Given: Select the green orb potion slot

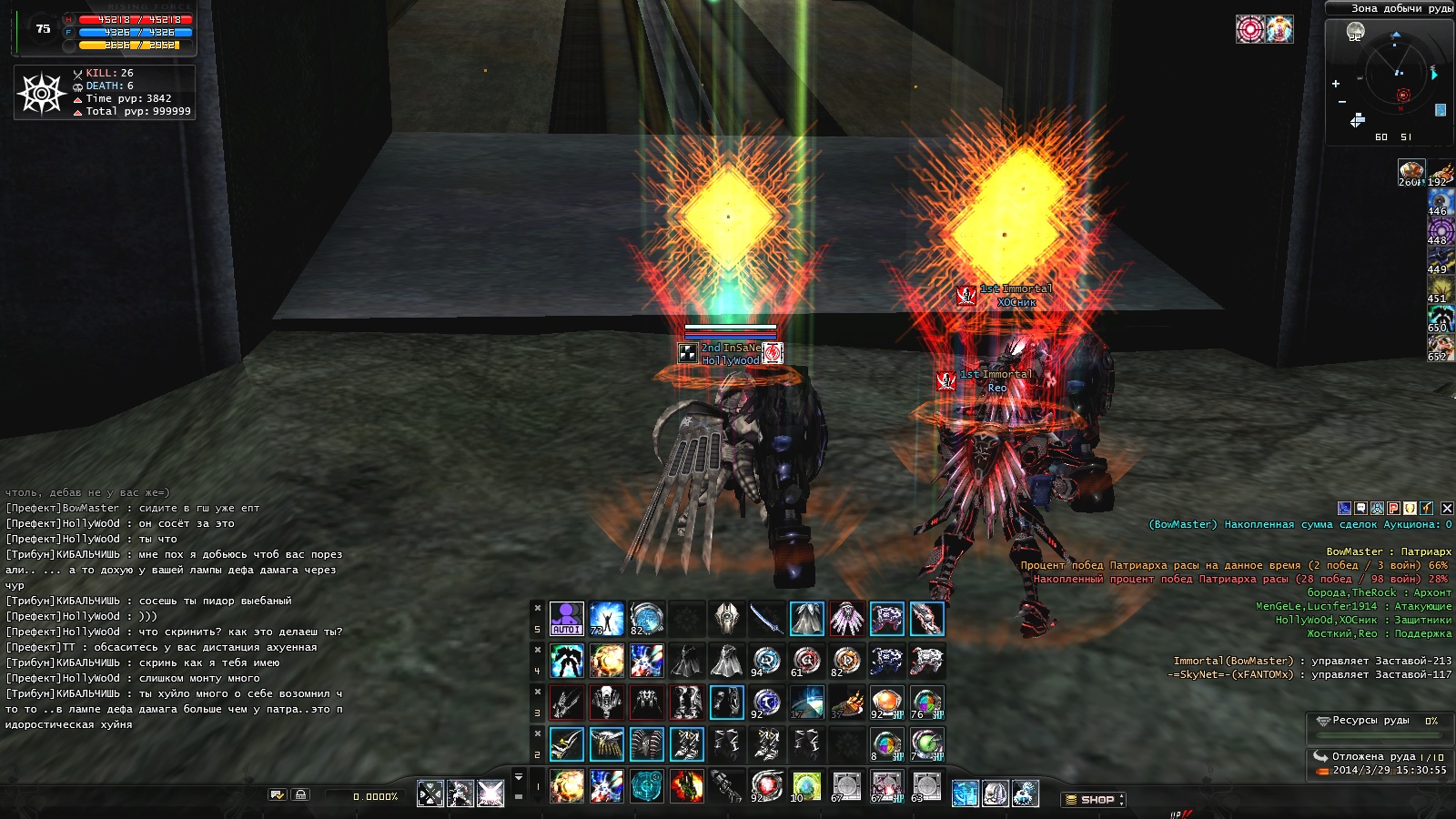Looking at the screenshot, I should click(x=926, y=744).
